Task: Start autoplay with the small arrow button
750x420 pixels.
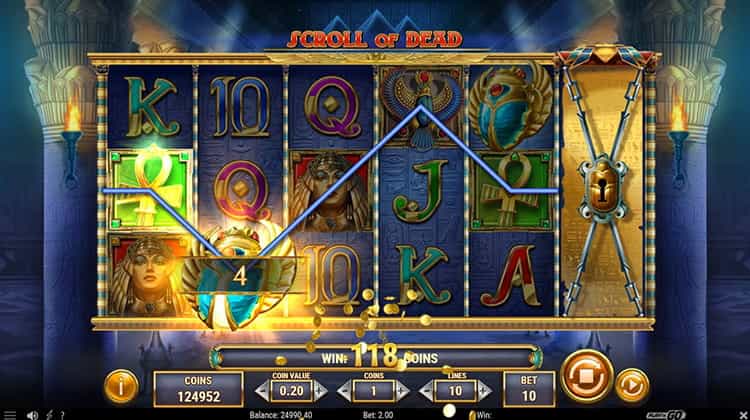Action: [x=632, y=384]
